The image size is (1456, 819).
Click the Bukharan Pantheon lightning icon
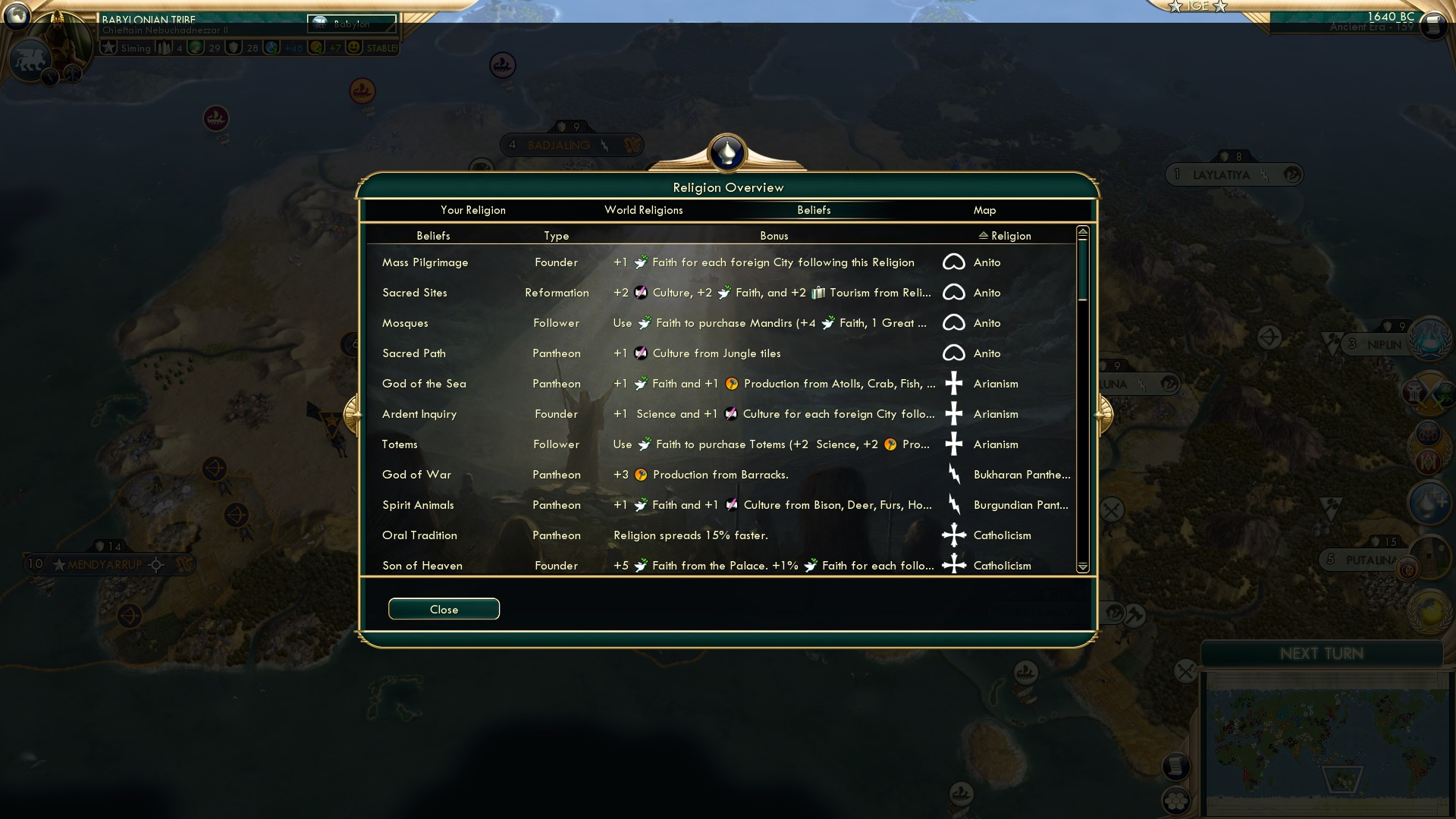click(x=954, y=474)
